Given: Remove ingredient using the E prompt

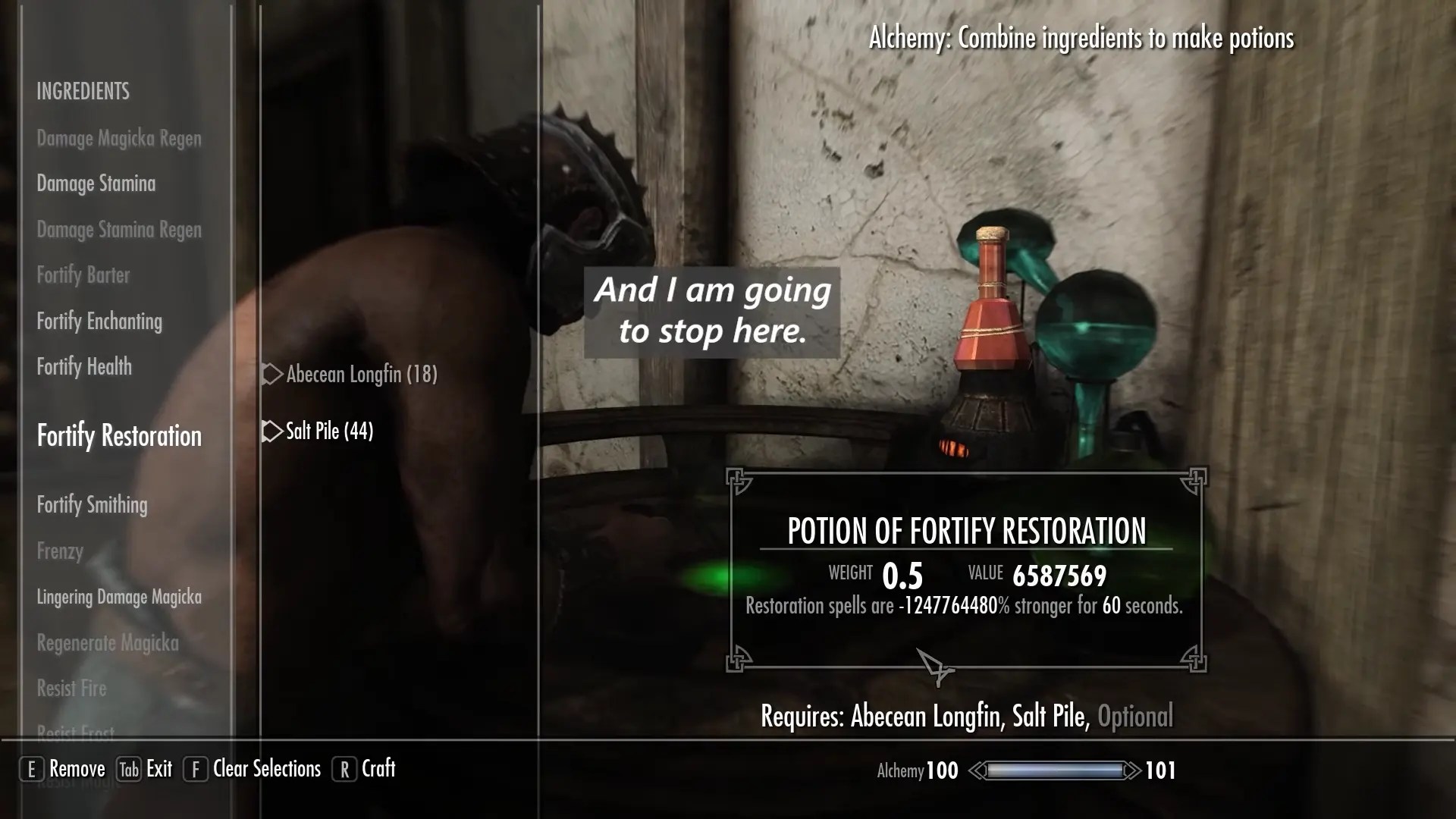Looking at the screenshot, I should 64,768.
